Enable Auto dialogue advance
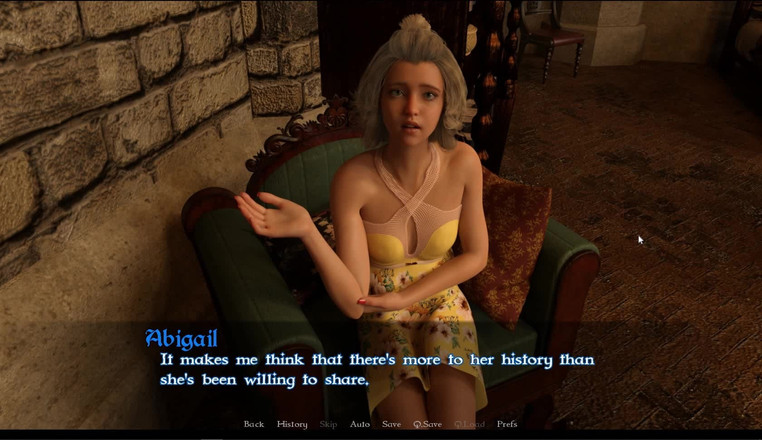 pyautogui.click(x=360, y=424)
